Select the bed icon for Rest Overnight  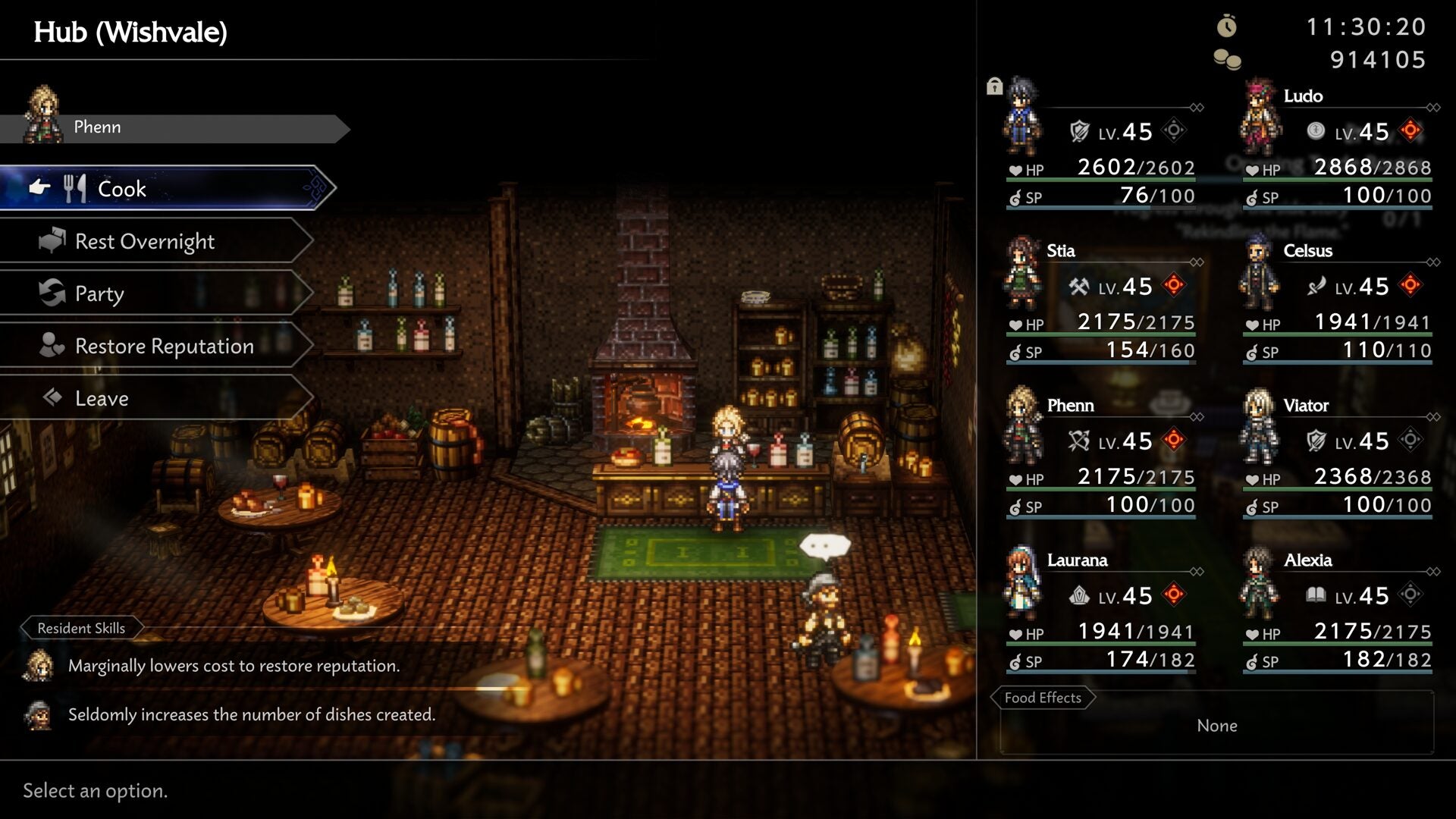tap(52, 240)
